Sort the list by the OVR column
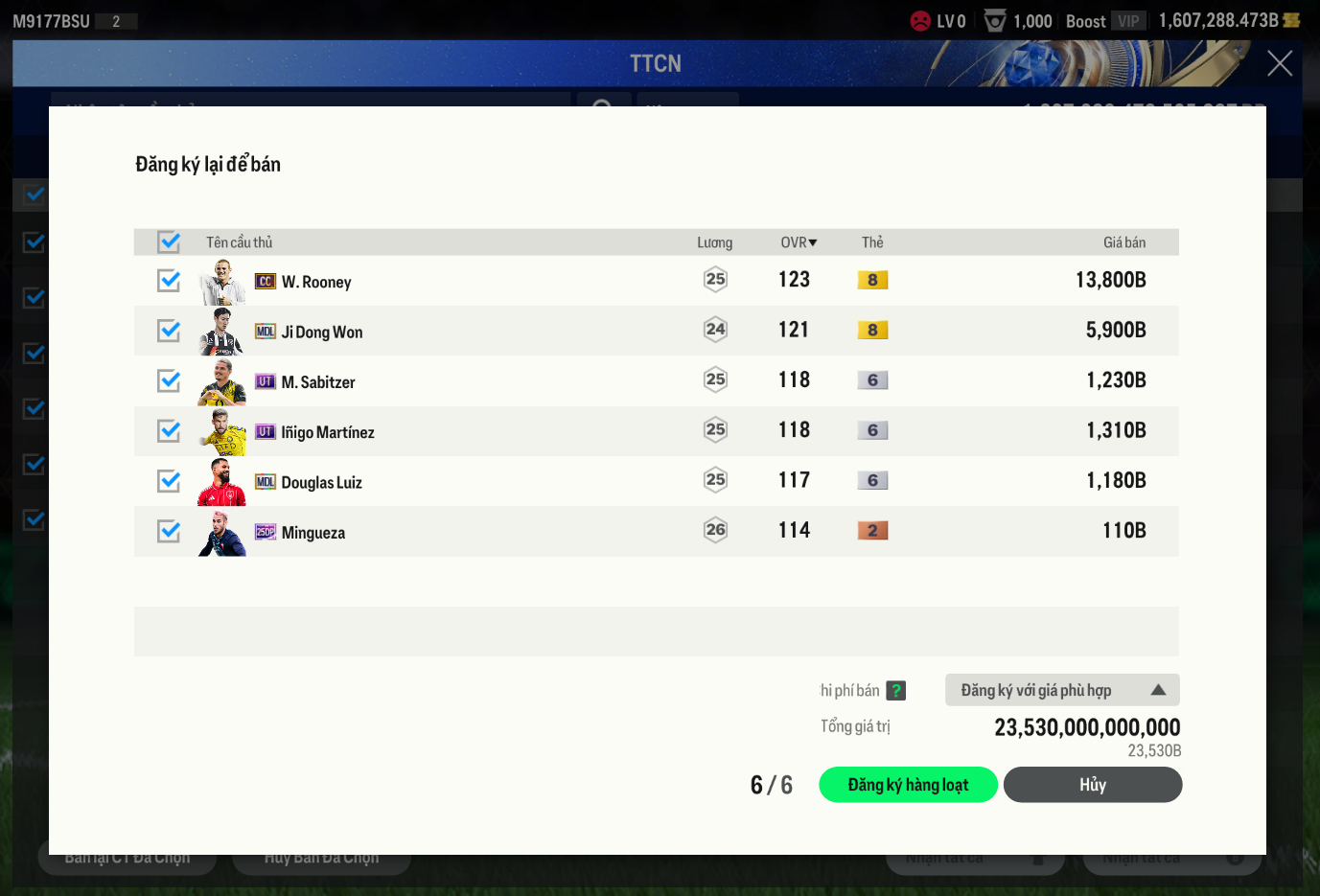Screen dimensions: 1320x896 point(799,242)
